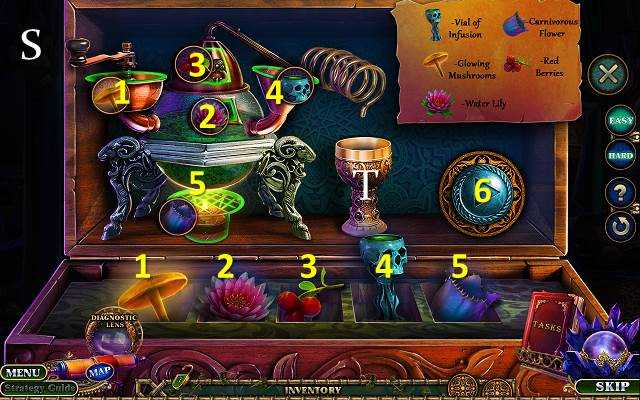Close the puzzle with the X button
The height and width of the screenshot is (400, 640).
(606, 74)
